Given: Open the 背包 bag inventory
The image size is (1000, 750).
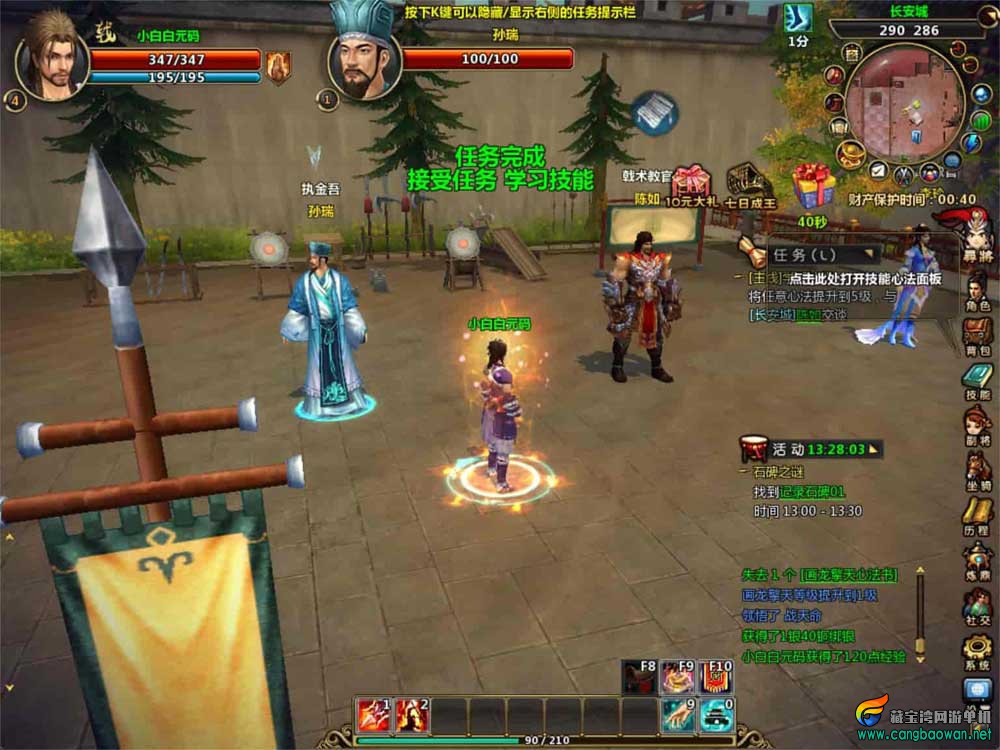Looking at the screenshot, I should [977, 329].
